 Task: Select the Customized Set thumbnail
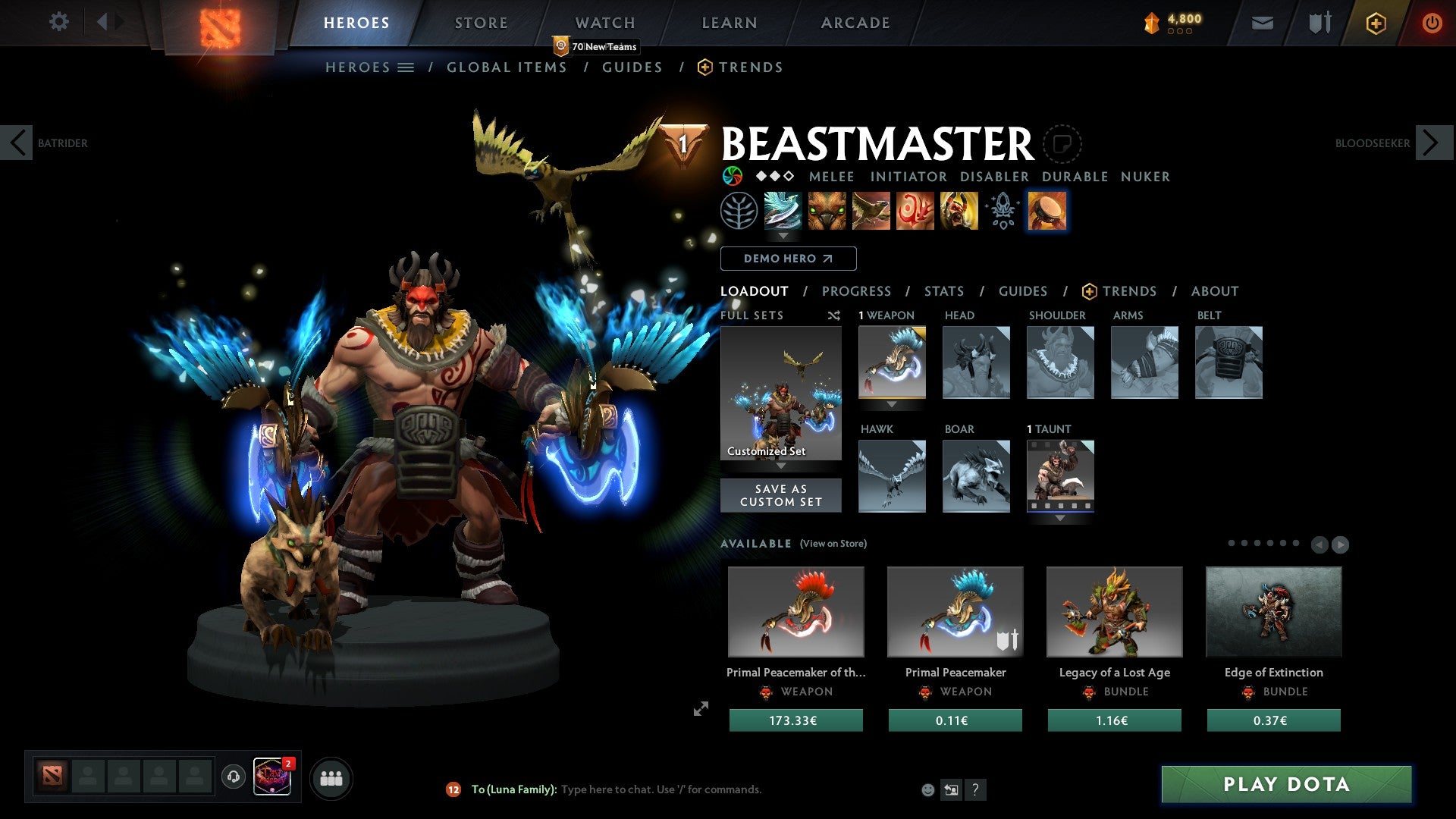[781, 393]
